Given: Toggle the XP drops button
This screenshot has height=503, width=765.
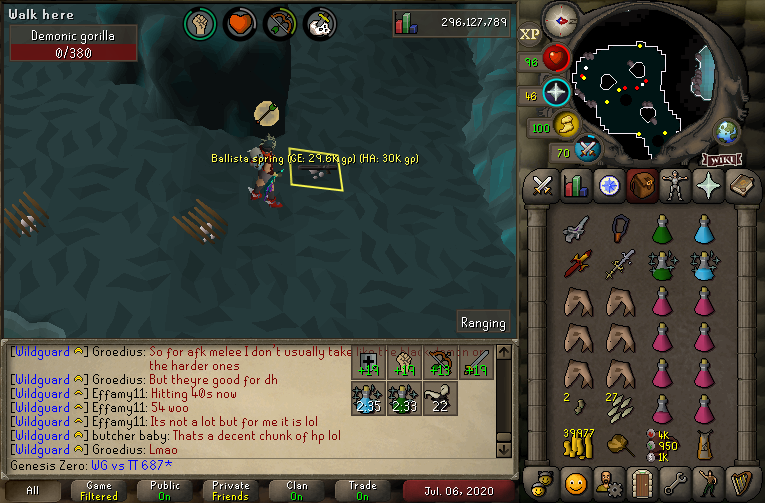Looking at the screenshot, I should [529, 33].
